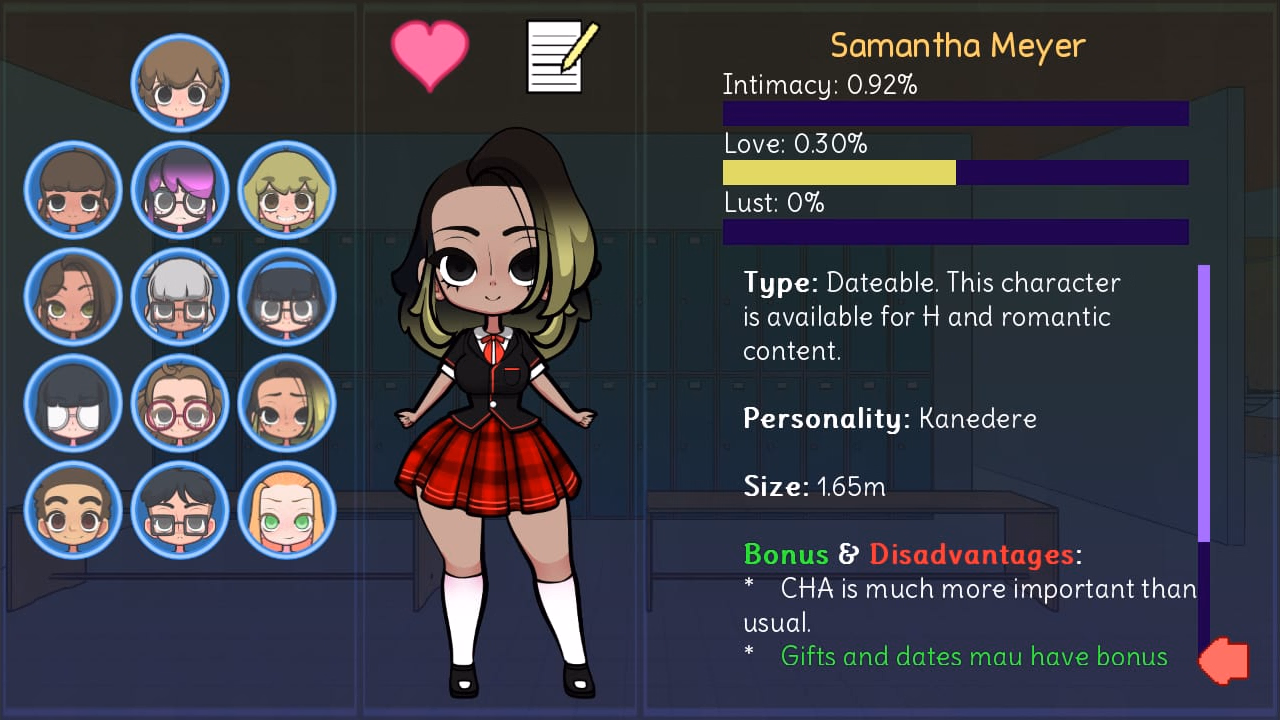Select the girl with round red glasses portrait
The image size is (1280, 720).
click(181, 404)
